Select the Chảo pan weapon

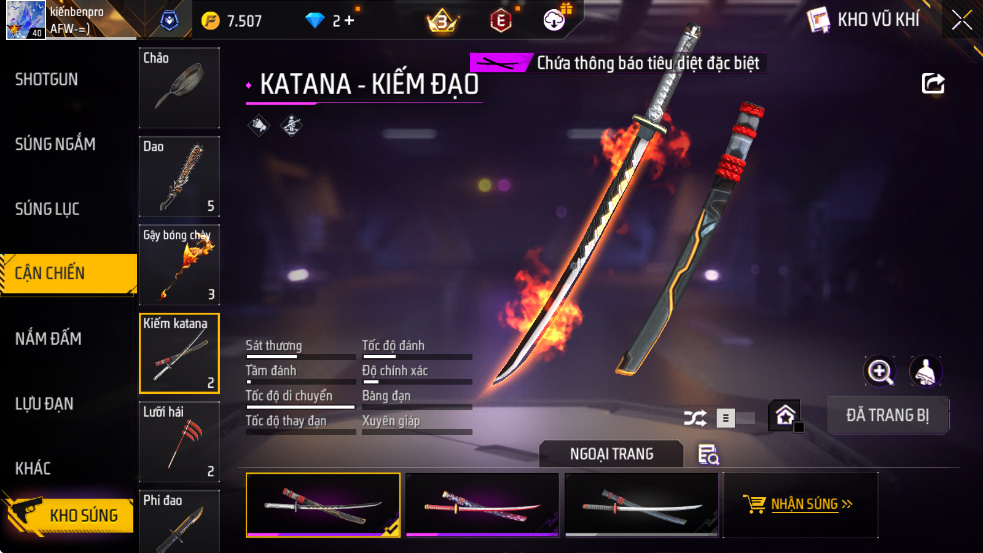pyautogui.click(x=179, y=87)
